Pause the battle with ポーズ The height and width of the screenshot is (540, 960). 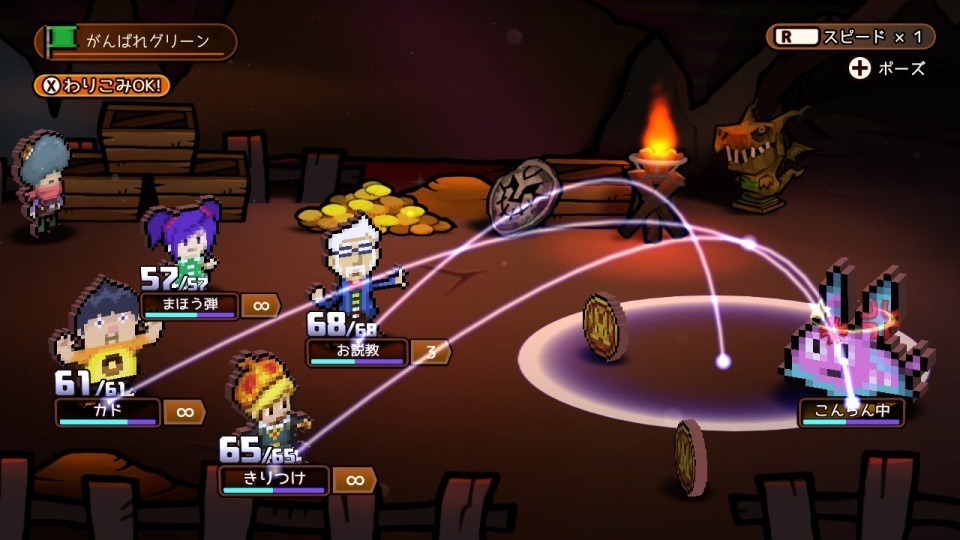point(887,69)
